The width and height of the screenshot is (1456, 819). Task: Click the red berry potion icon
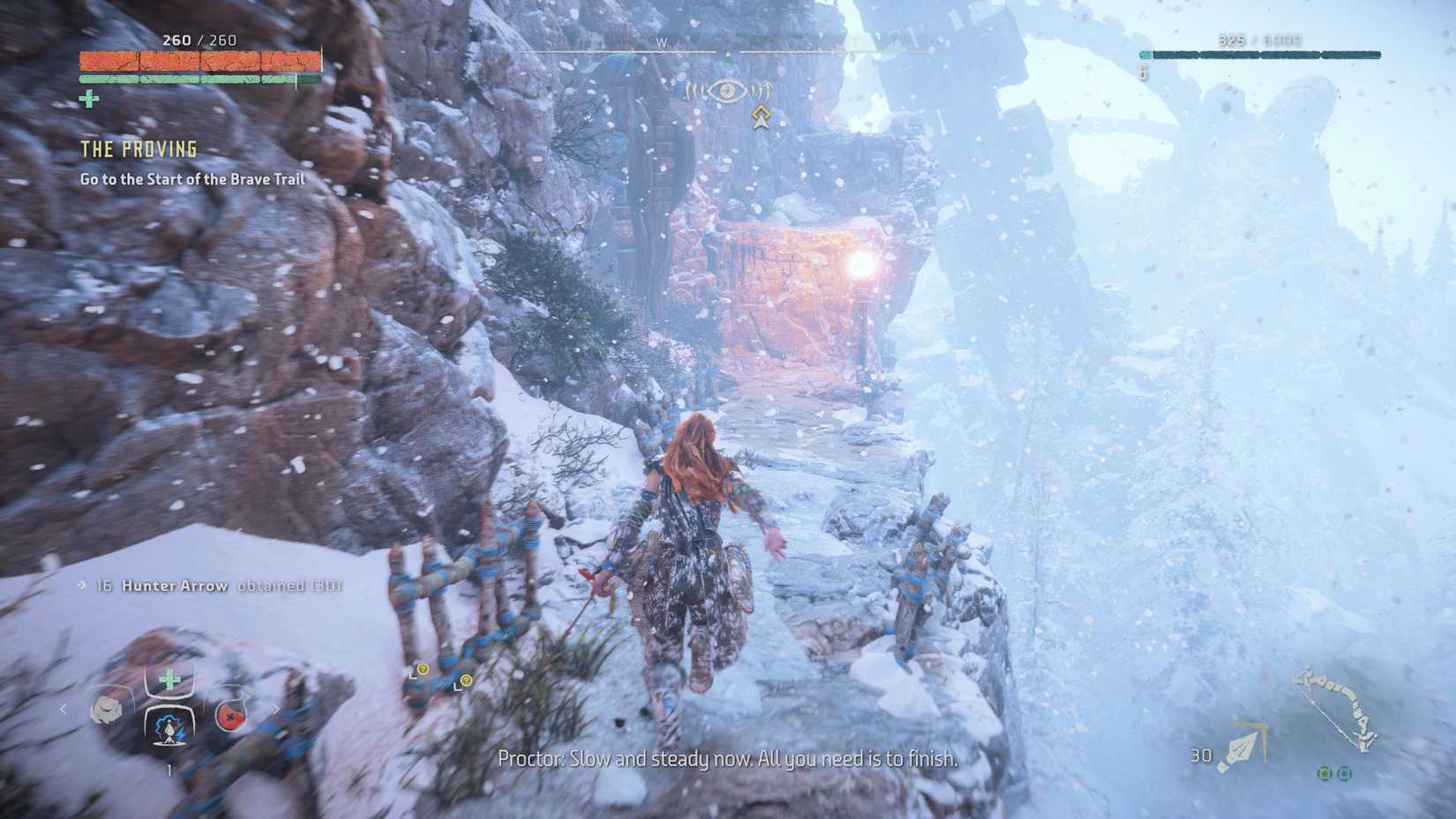pyautogui.click(x=231, y=717)
